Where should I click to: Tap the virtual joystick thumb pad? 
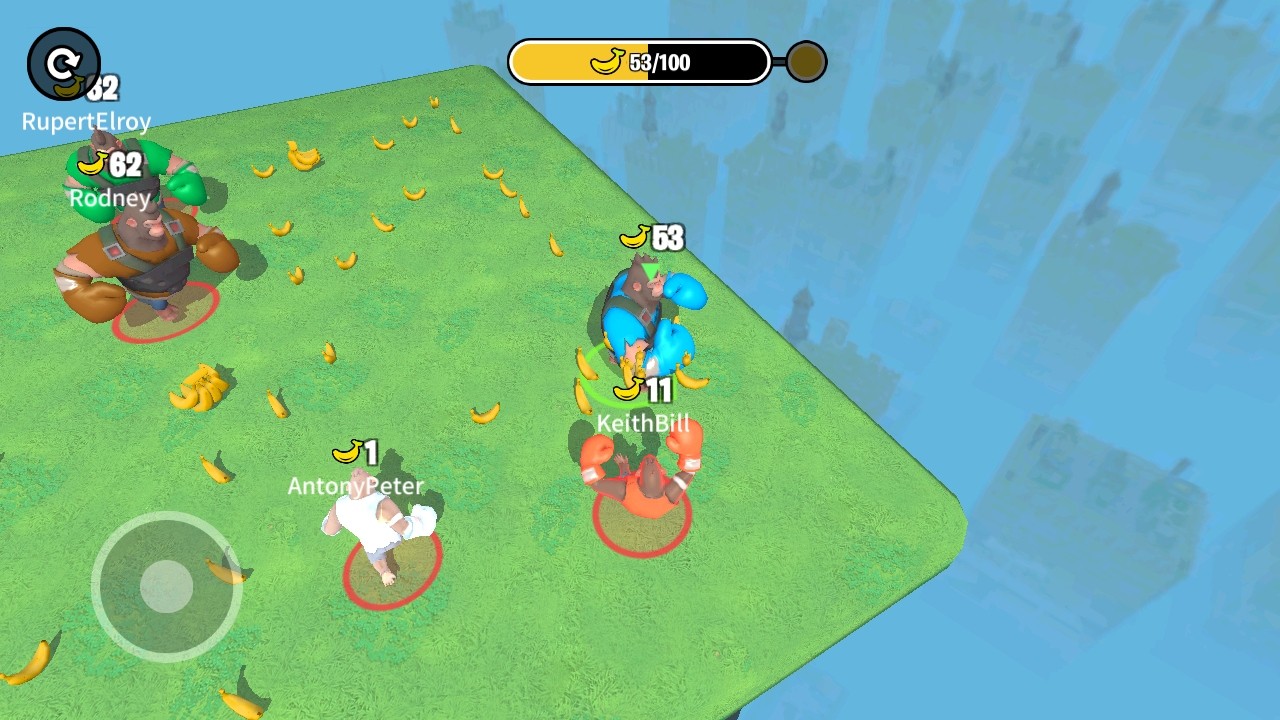(166, 586)
